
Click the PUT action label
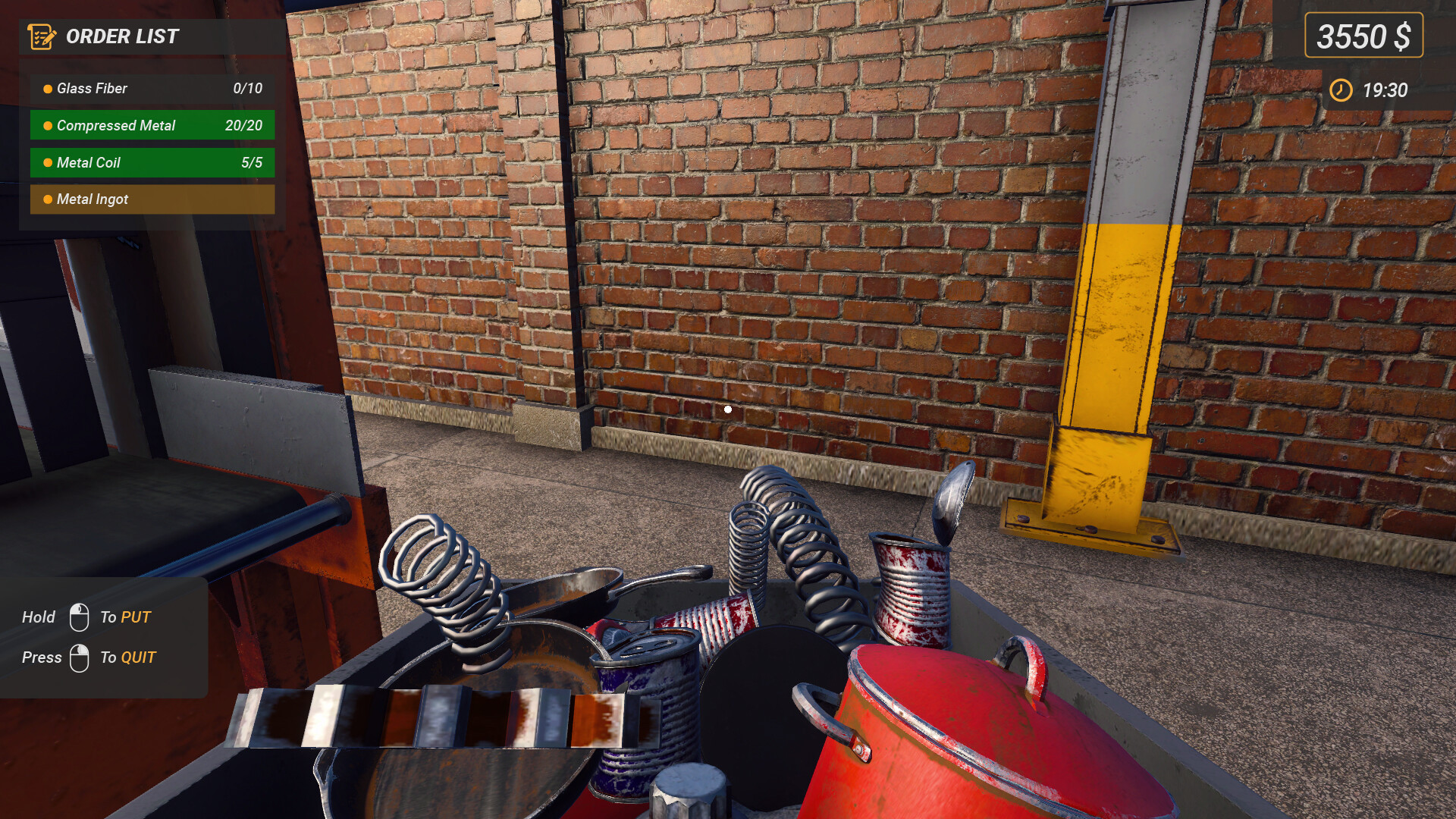(135, 617)
